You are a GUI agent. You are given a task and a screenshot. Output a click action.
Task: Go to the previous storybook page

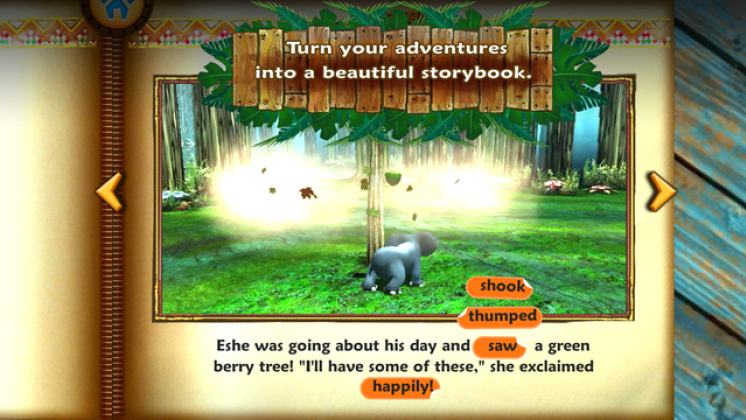pos(109,190)
